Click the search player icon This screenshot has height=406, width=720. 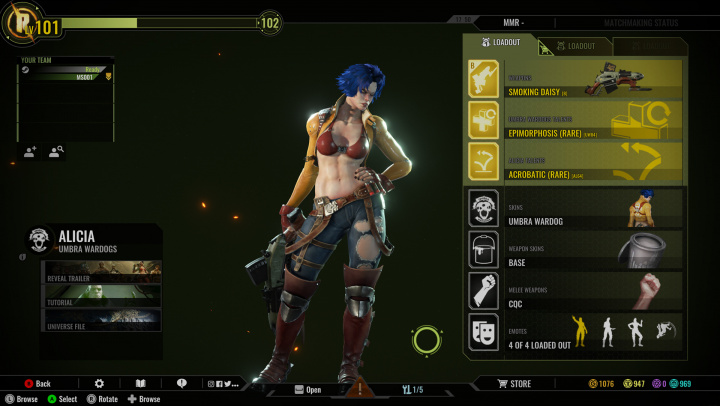(x=56, y=152)
